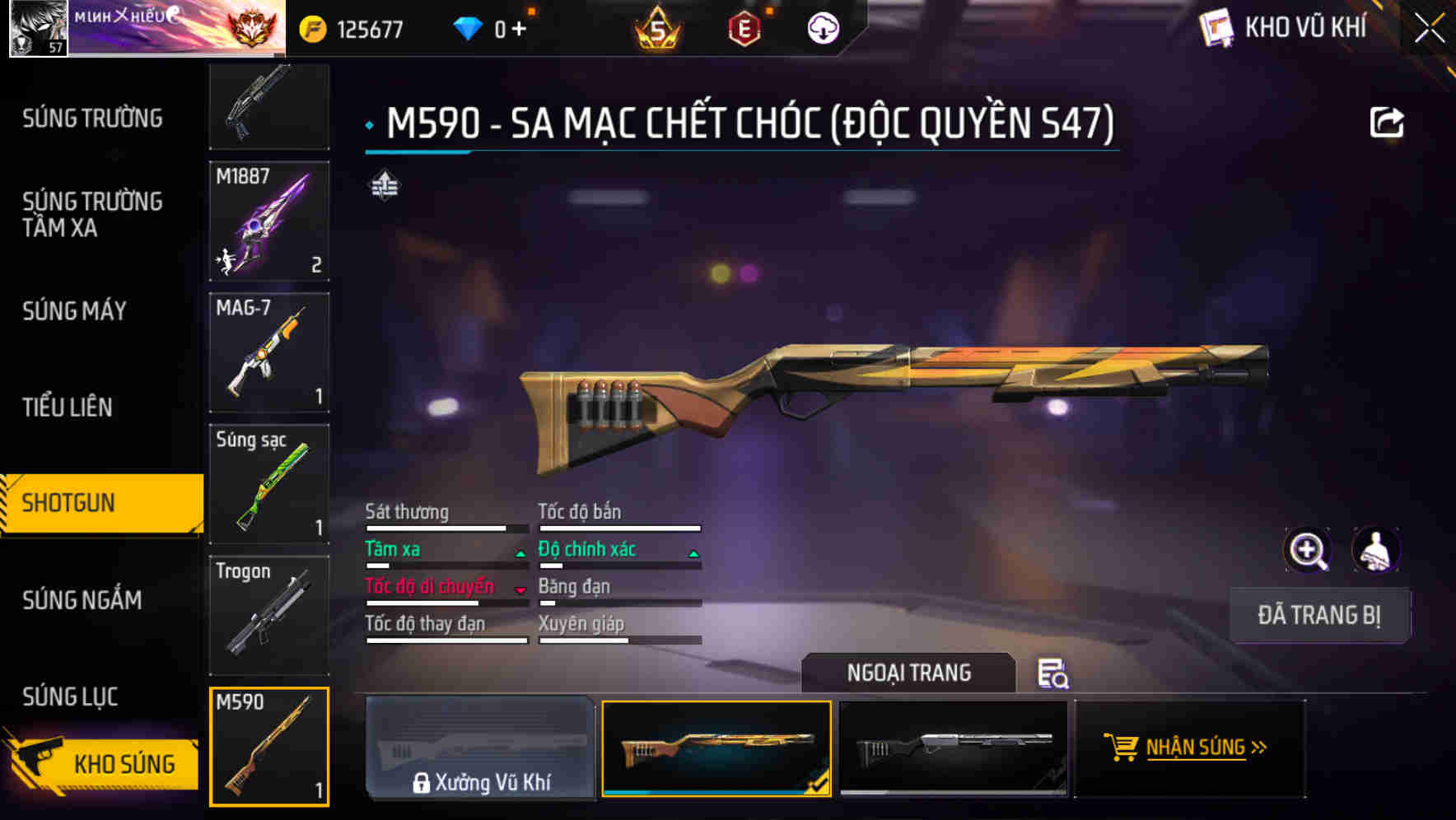Click the Sát thương damage stat bar
Screen dimensions: 1456x820
tap(446, 528)
